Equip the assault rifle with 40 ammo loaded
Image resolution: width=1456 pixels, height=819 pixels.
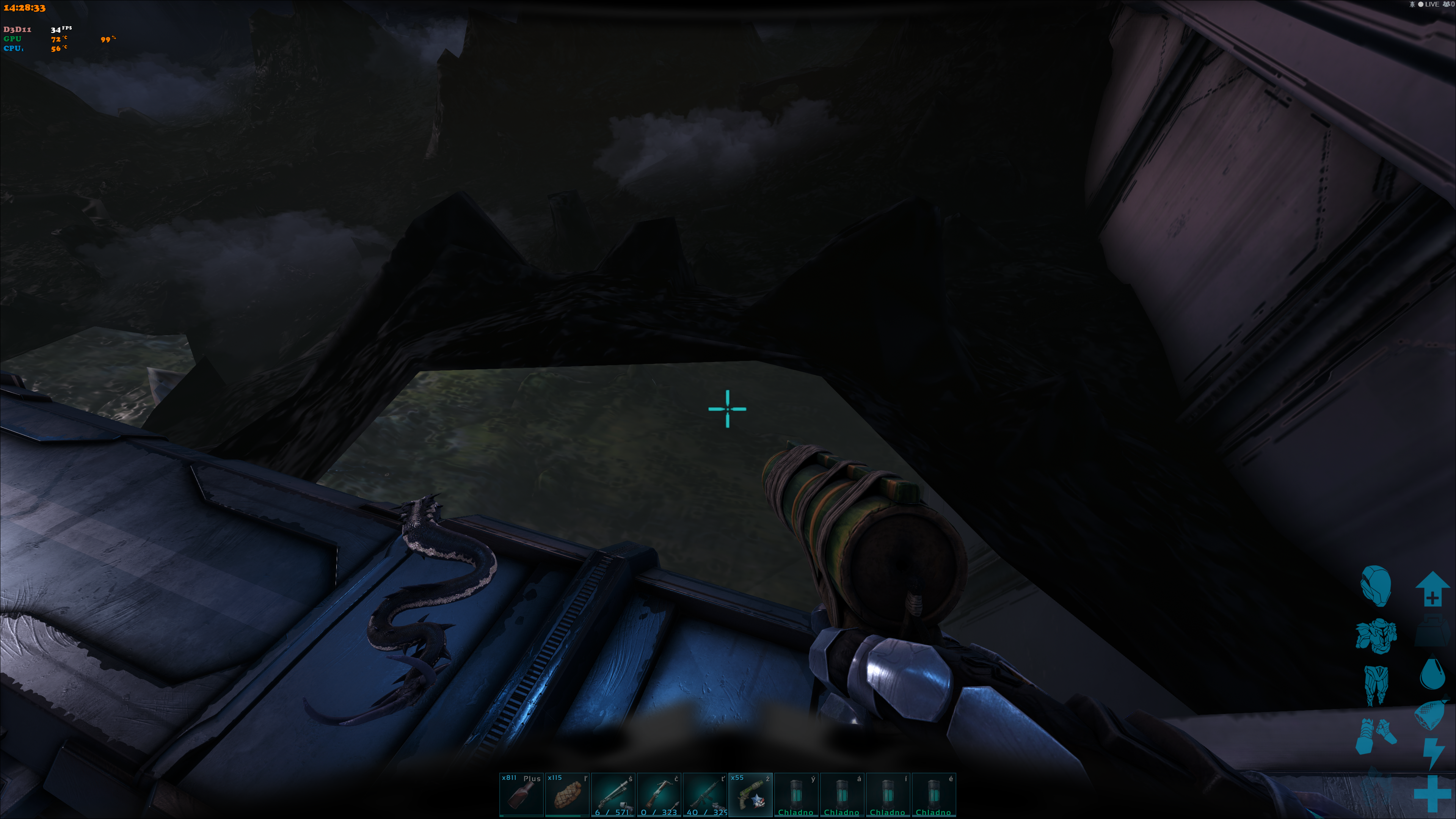click(x=704, y=794)
